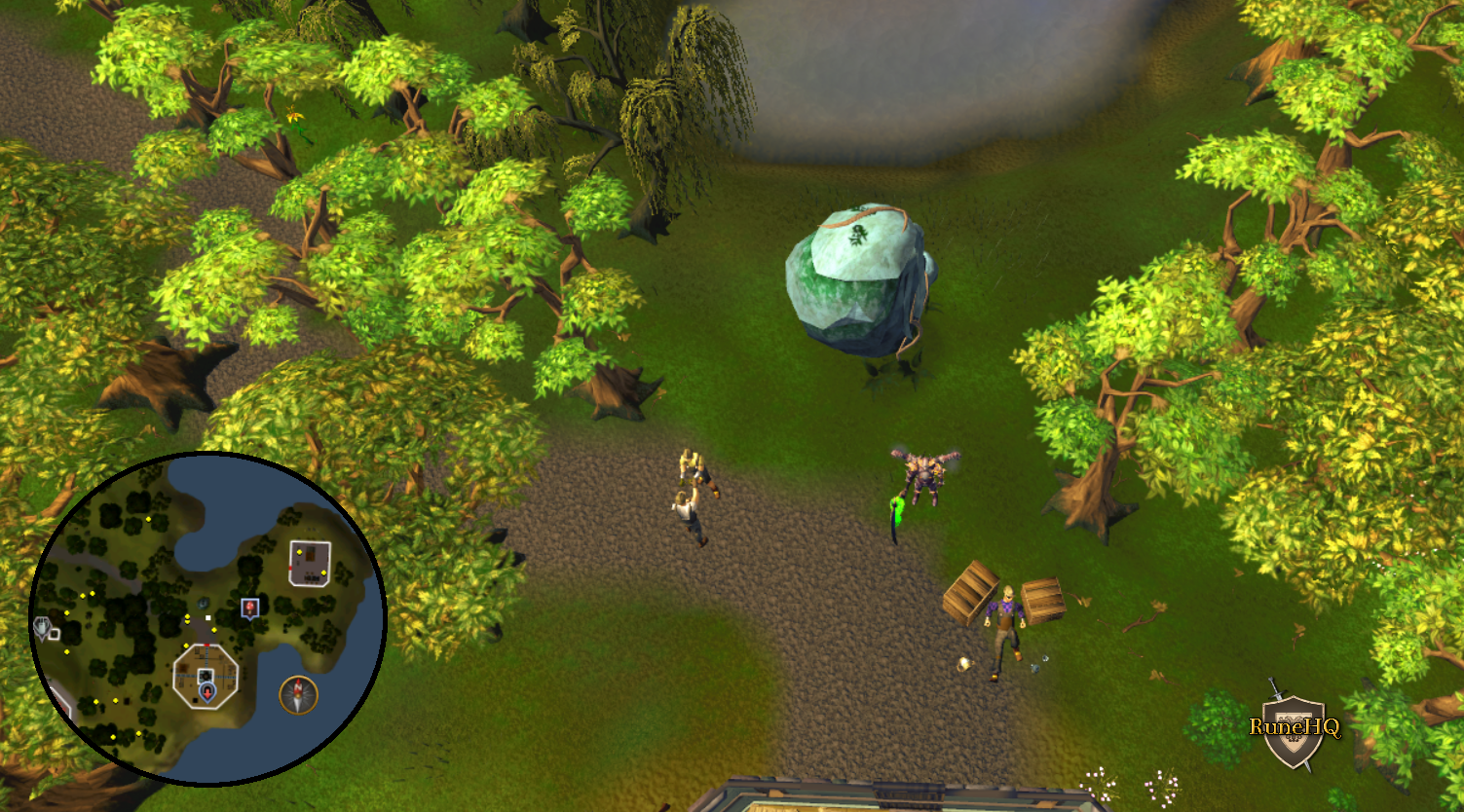Click the white destination square on the minimap

pos(207,616)
